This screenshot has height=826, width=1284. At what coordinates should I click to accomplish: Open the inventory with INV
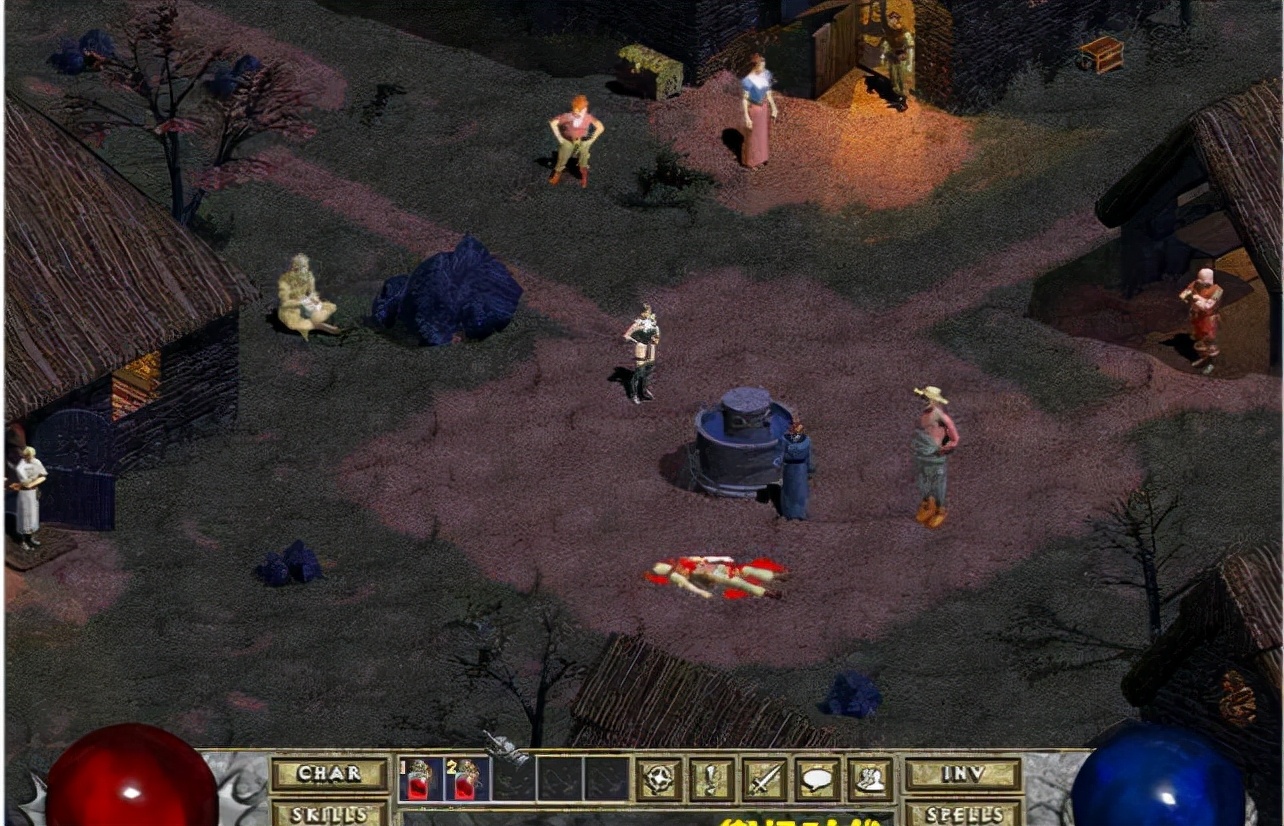(x=962, y=772)
